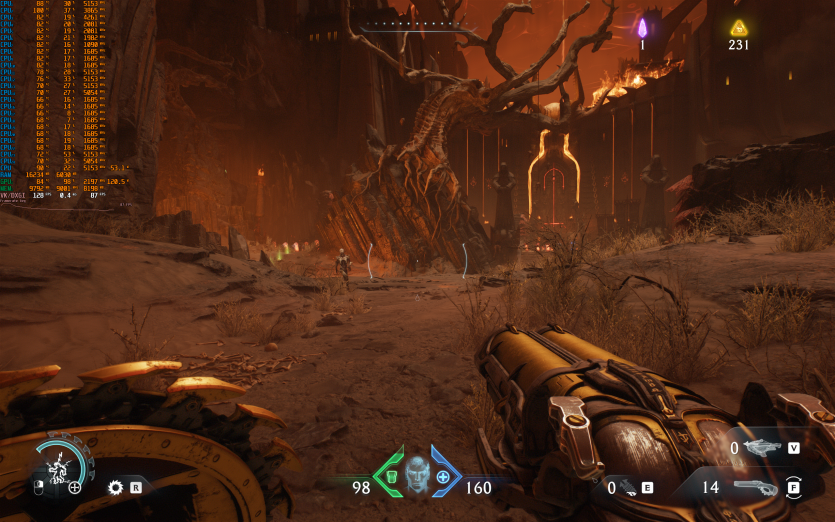
Task: Click the Slayer helmet portrait
Action: [x=416, y=470]
